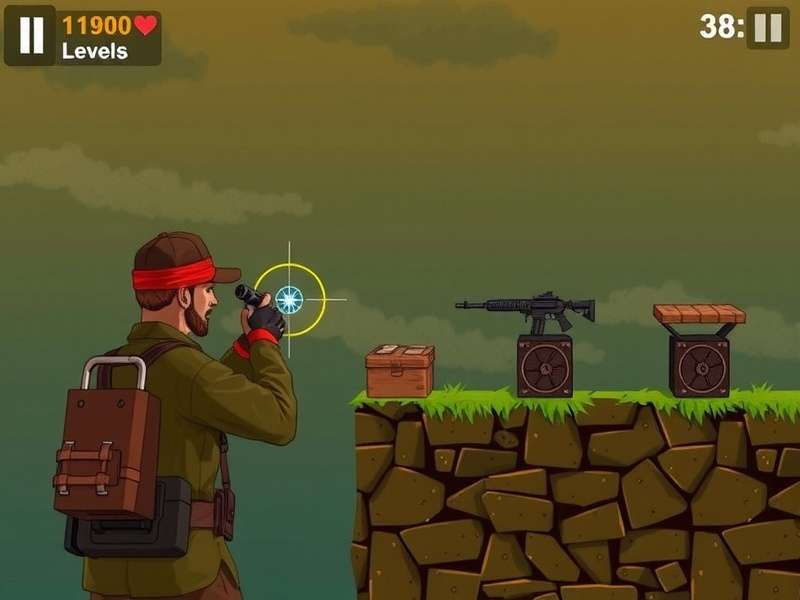This screenshot has height=600, width=800.
Task: Hit the pause button next to the timer
Action: 767,27
